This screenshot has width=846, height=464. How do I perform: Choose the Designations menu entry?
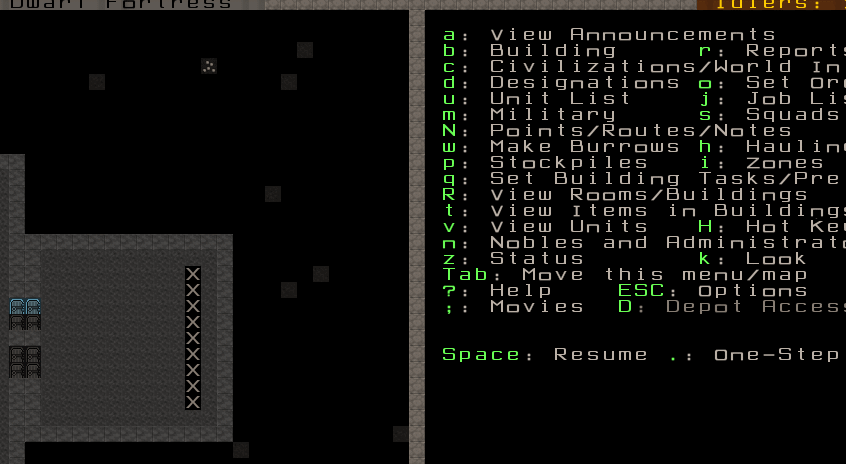(x=584, y=83)
